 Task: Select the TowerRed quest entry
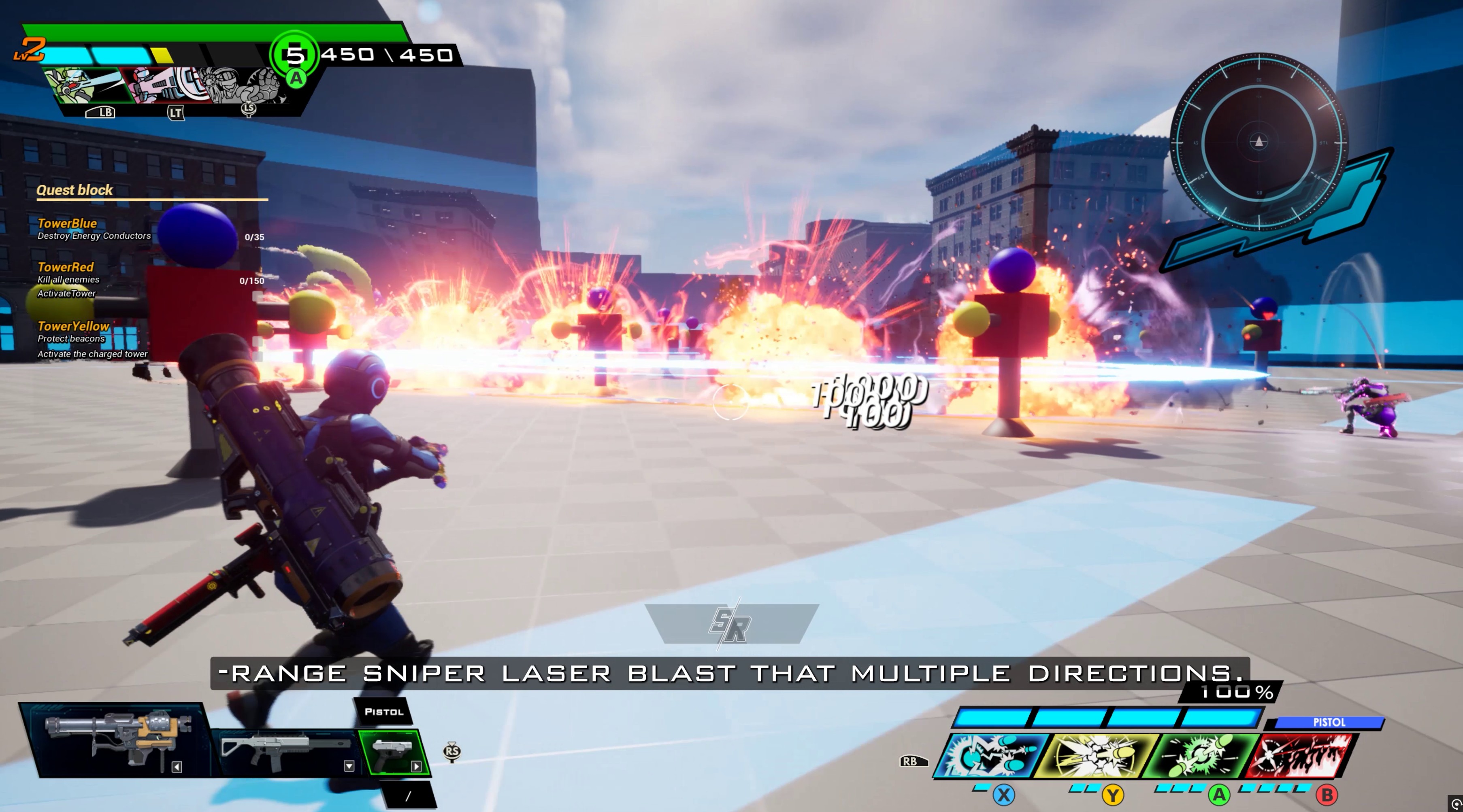65,267
